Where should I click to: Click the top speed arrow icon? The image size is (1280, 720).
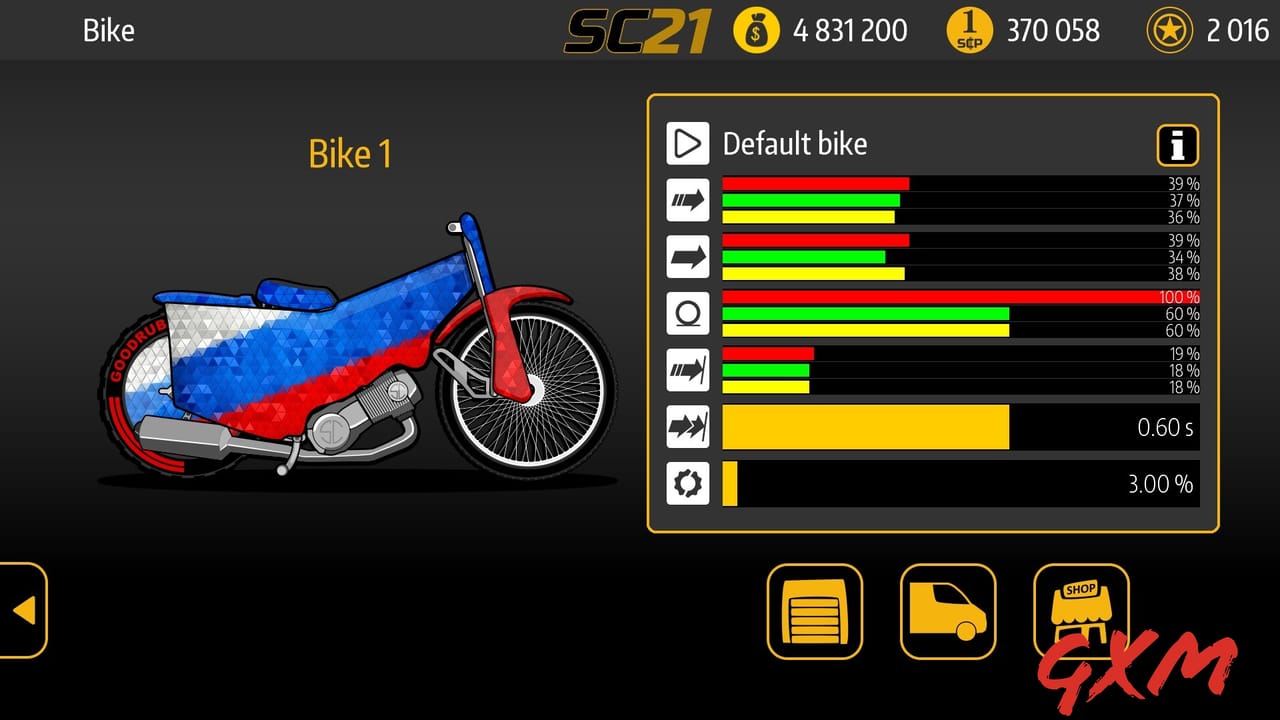688,257
